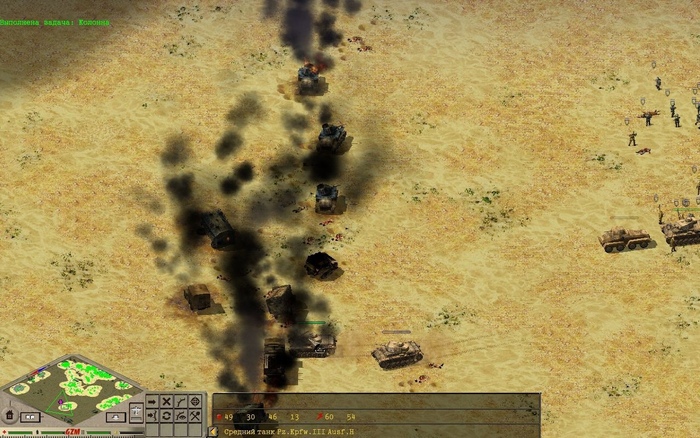
Task: Choose the command button below the curved route
Action: [x=181, y=414]
